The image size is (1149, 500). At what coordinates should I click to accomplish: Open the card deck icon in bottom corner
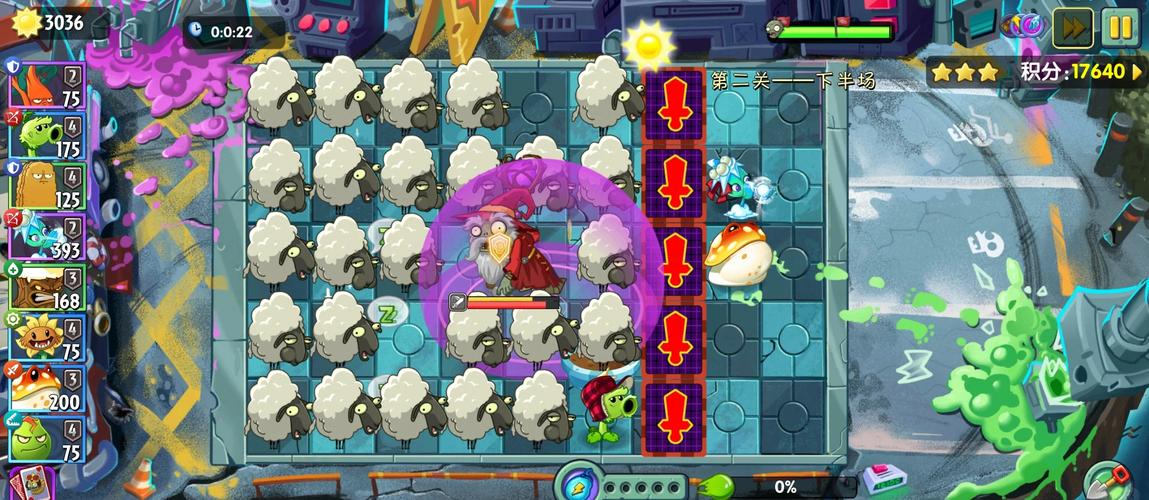click(x=30, y=484)
